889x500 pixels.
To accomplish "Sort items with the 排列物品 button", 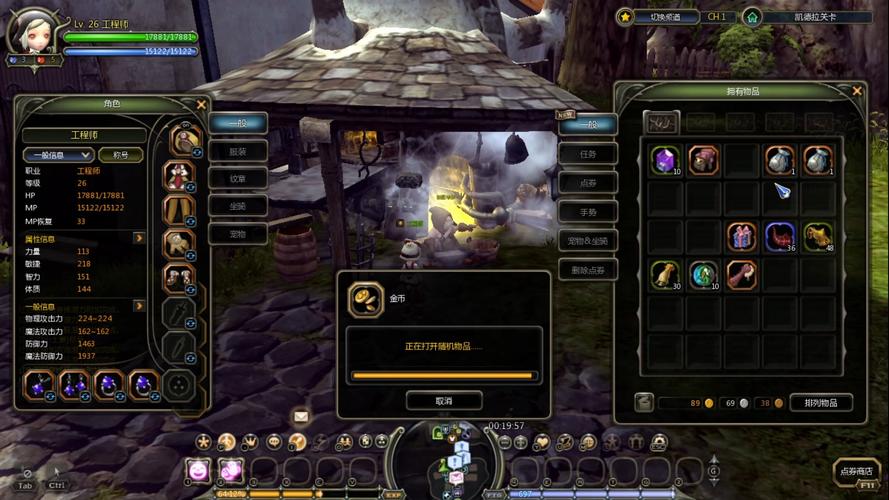I will 821,402.
